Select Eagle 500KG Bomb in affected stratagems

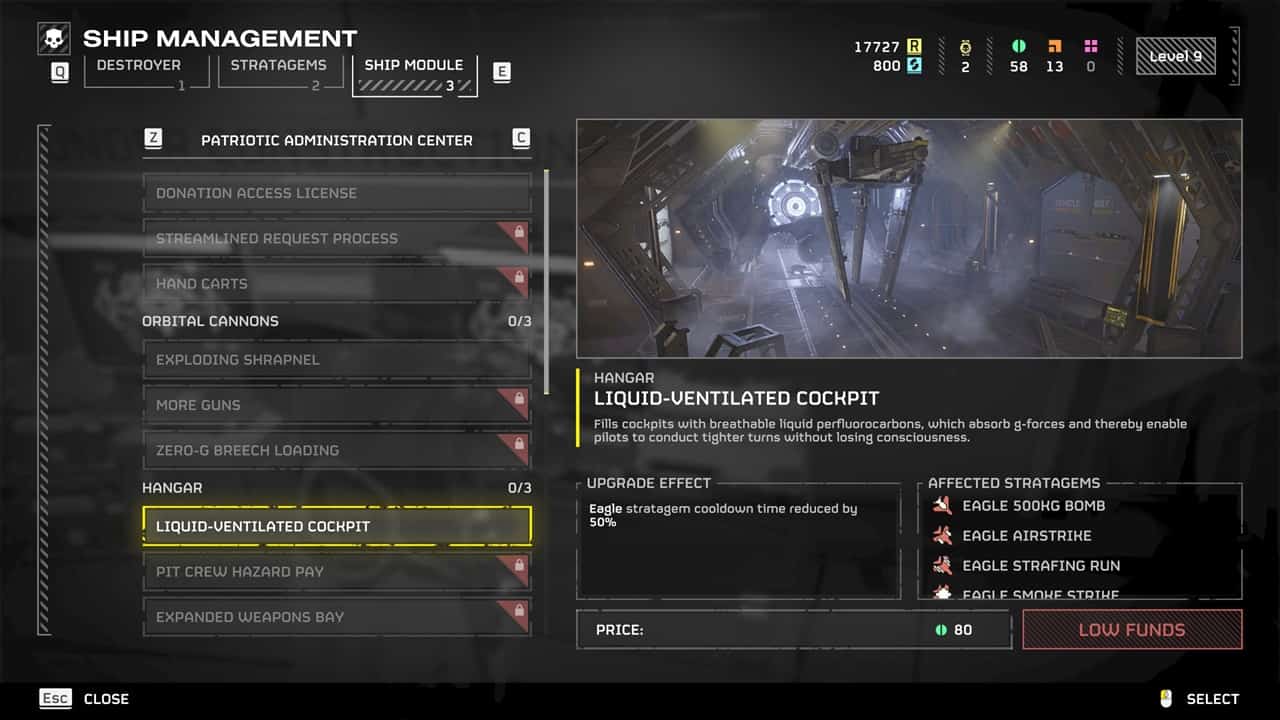pyautogui.click(x=1033, y=506)
